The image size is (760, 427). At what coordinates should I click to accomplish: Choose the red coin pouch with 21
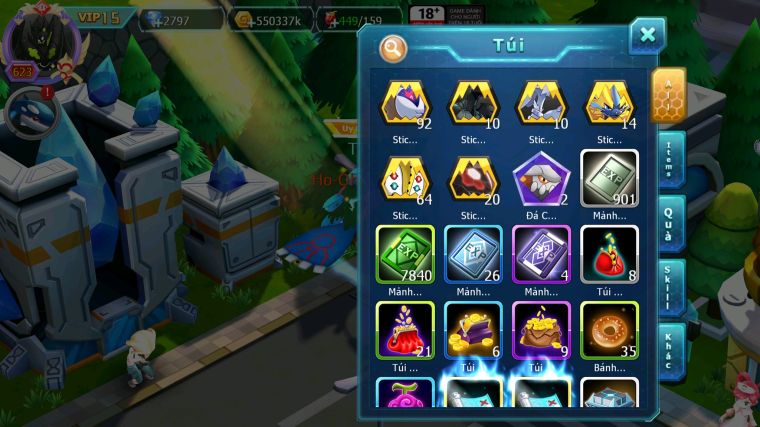(405, 329)
